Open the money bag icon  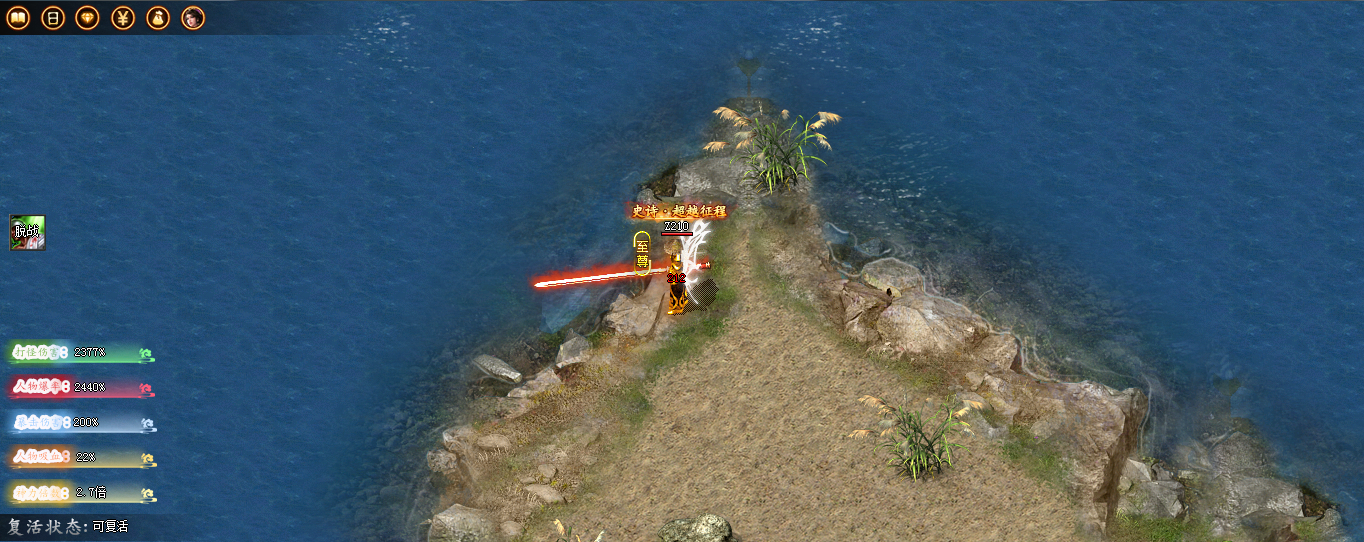158,18
